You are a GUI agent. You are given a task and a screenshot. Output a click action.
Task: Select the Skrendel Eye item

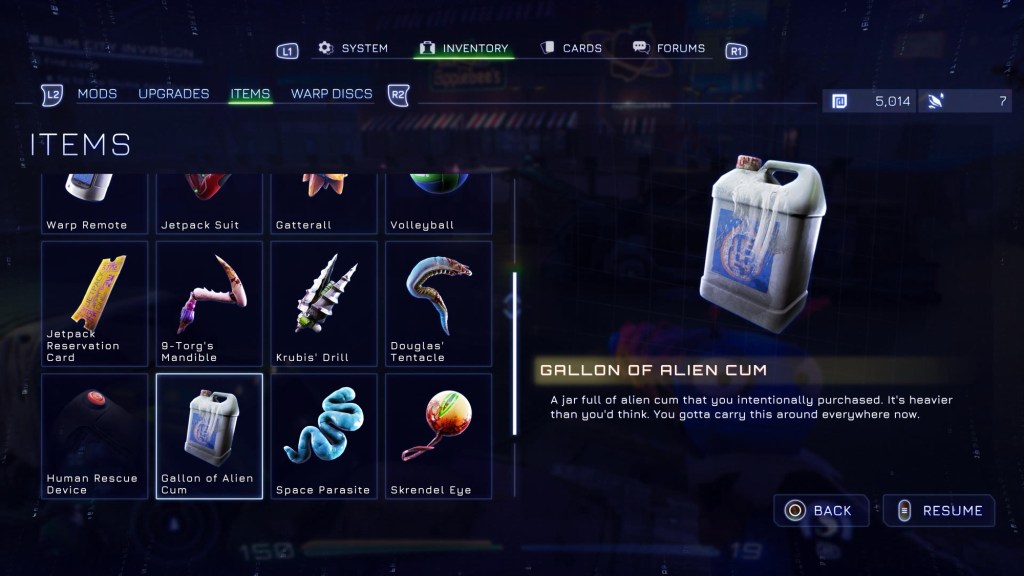tap(438, 435)
